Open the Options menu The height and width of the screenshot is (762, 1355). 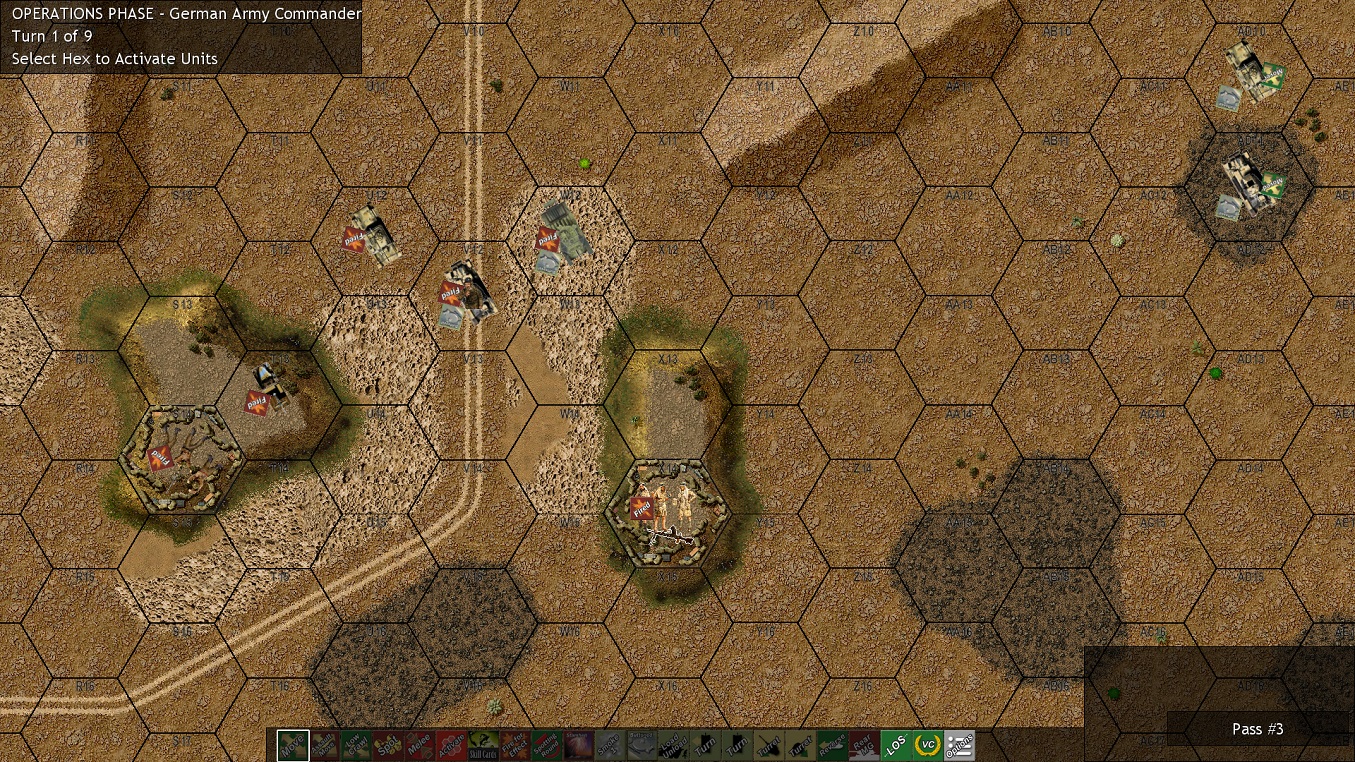pos(960,745)
